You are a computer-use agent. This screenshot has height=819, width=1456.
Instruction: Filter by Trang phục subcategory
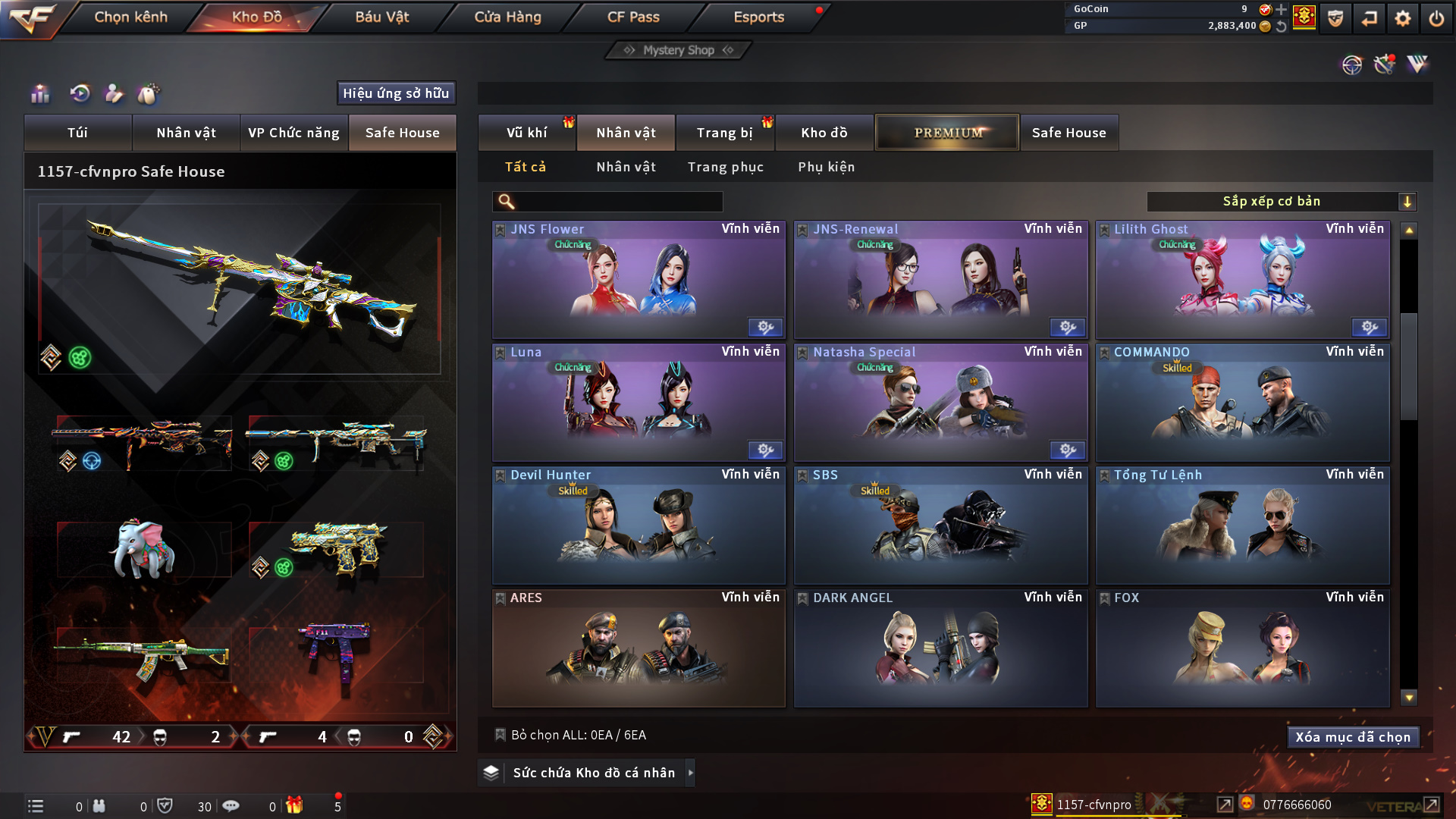point(725,167)
